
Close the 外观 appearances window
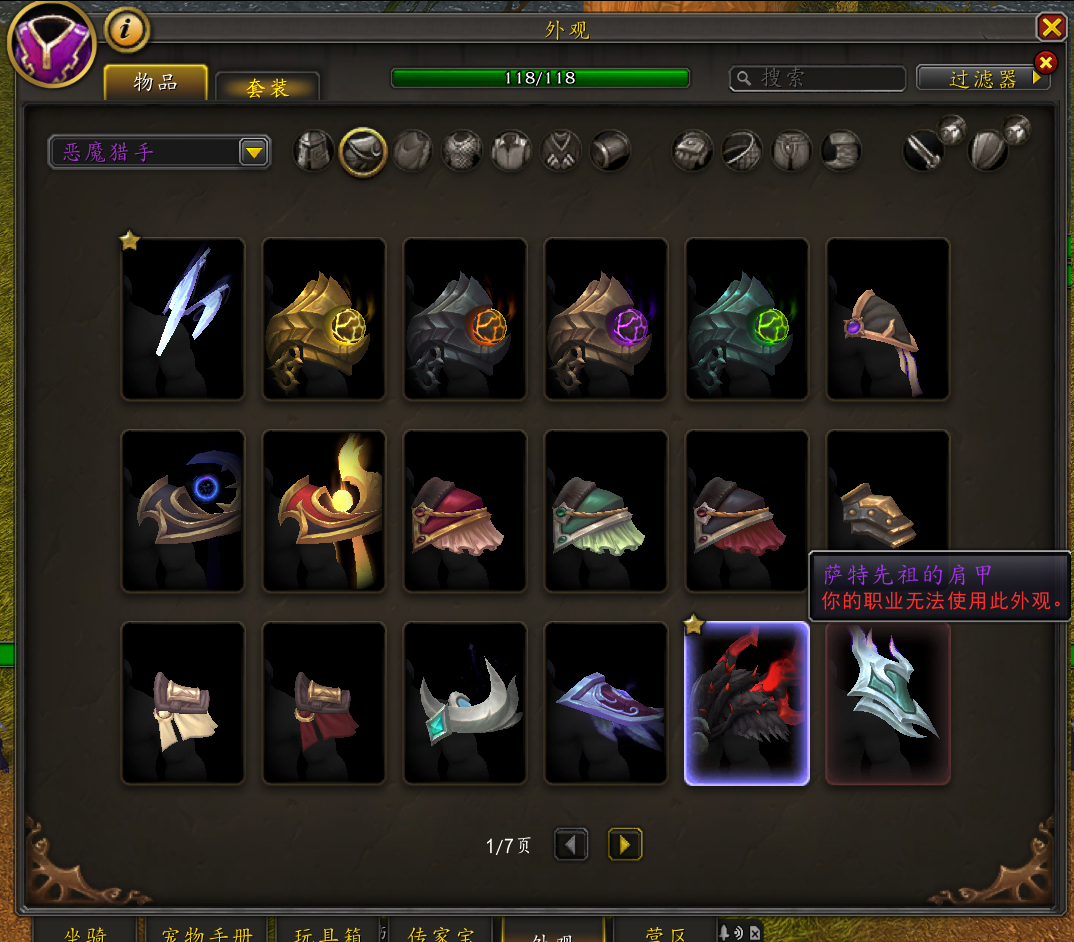pyautogui.click(x=1051, y=26)
